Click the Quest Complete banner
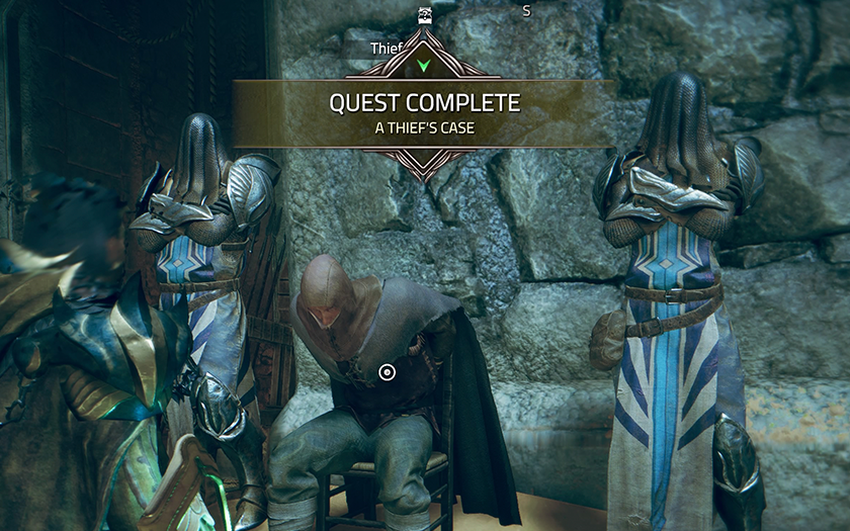 tap(424, 113)
